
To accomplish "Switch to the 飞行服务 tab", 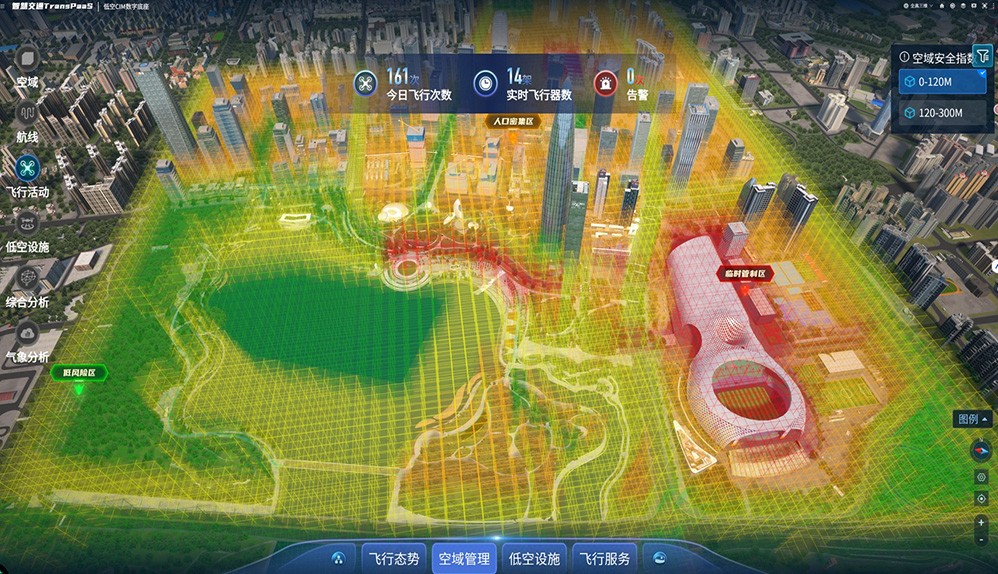I will [604, 559].
